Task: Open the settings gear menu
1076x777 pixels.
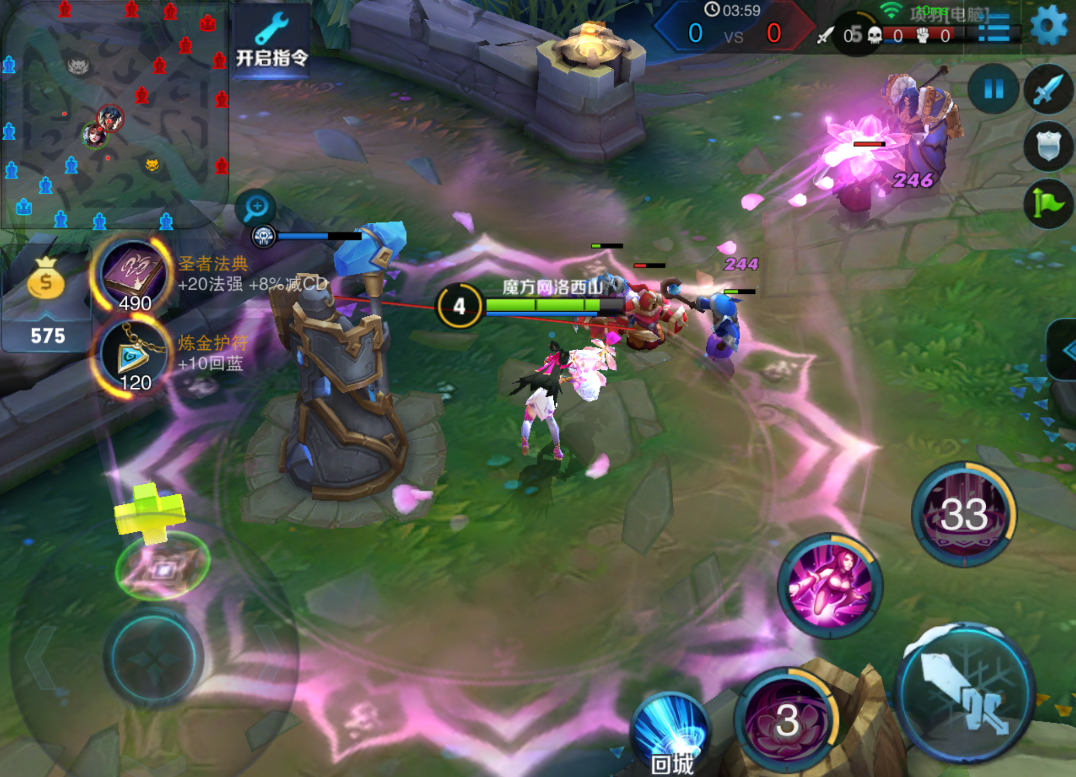Action: [1048, 25]
